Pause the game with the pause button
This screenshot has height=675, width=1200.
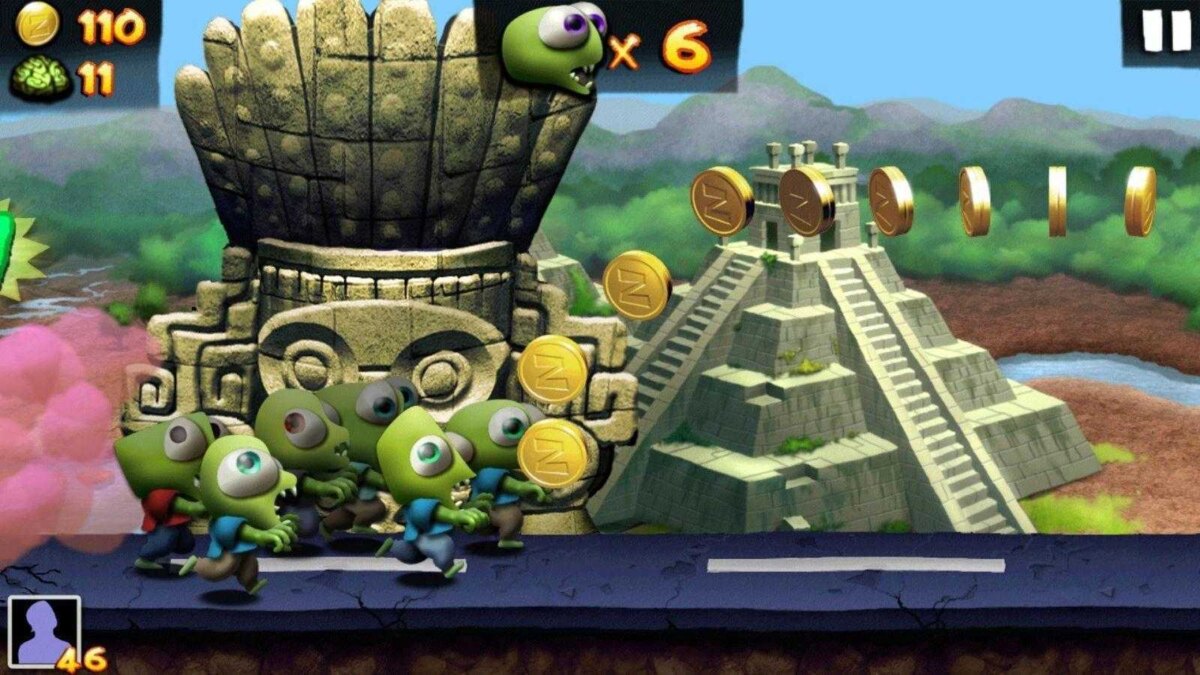tap(1165, 30)
